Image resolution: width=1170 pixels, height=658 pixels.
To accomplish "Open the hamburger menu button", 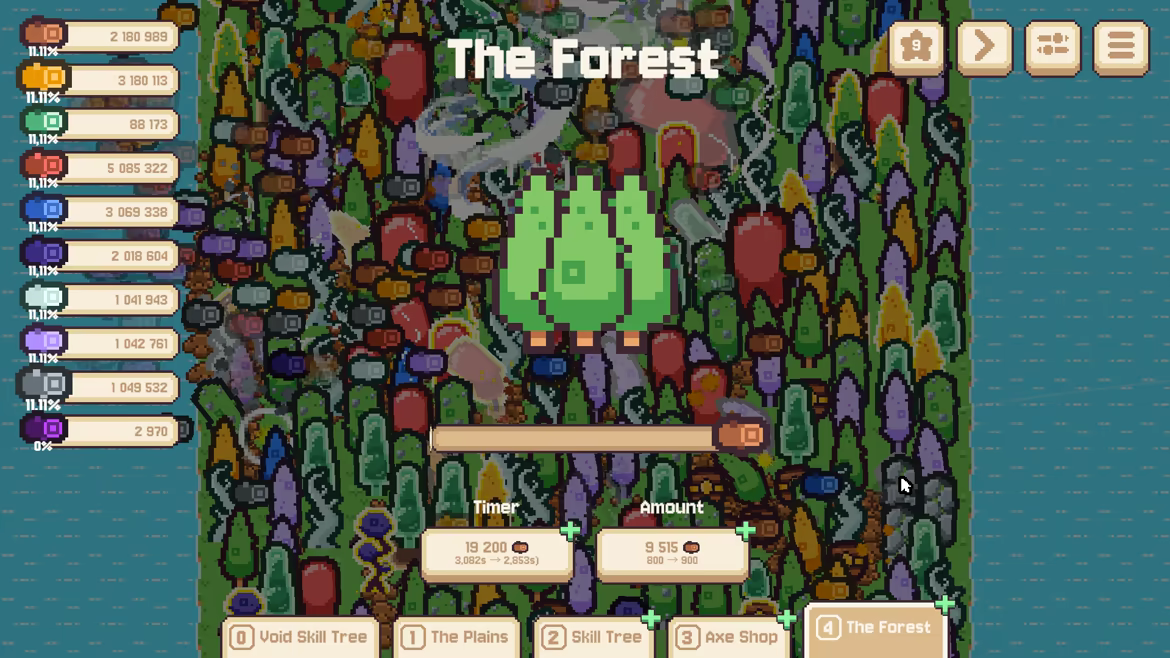I will pyautogui.click(x=1121, y=46).
